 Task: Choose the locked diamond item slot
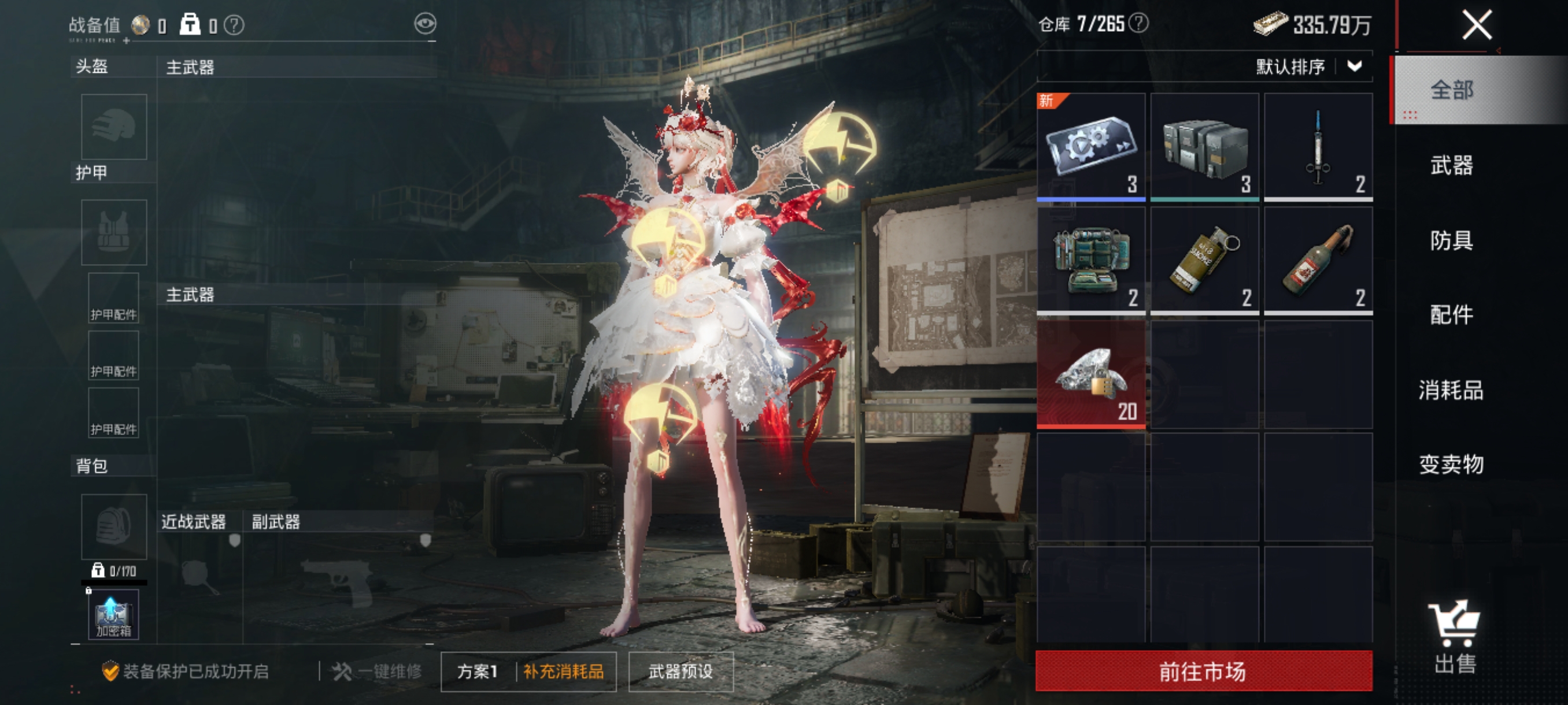1091,374
